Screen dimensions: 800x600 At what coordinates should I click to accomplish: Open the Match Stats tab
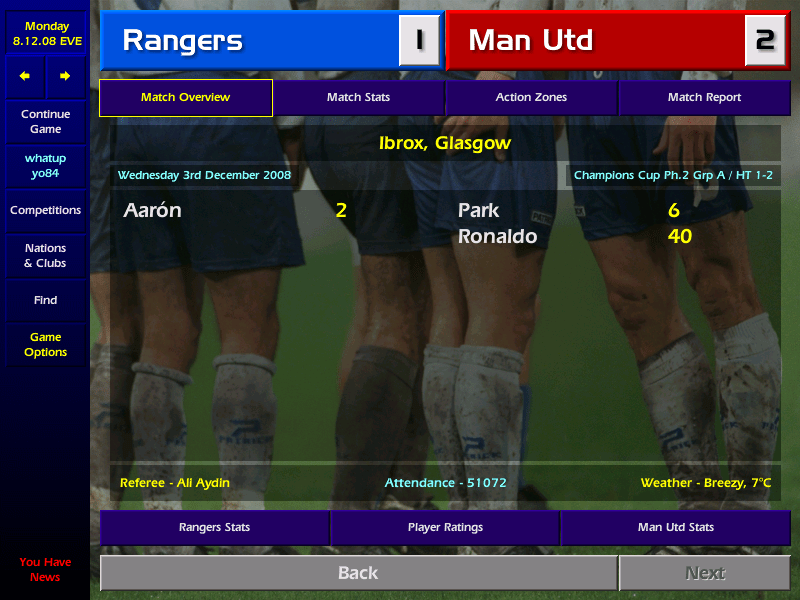358,98
